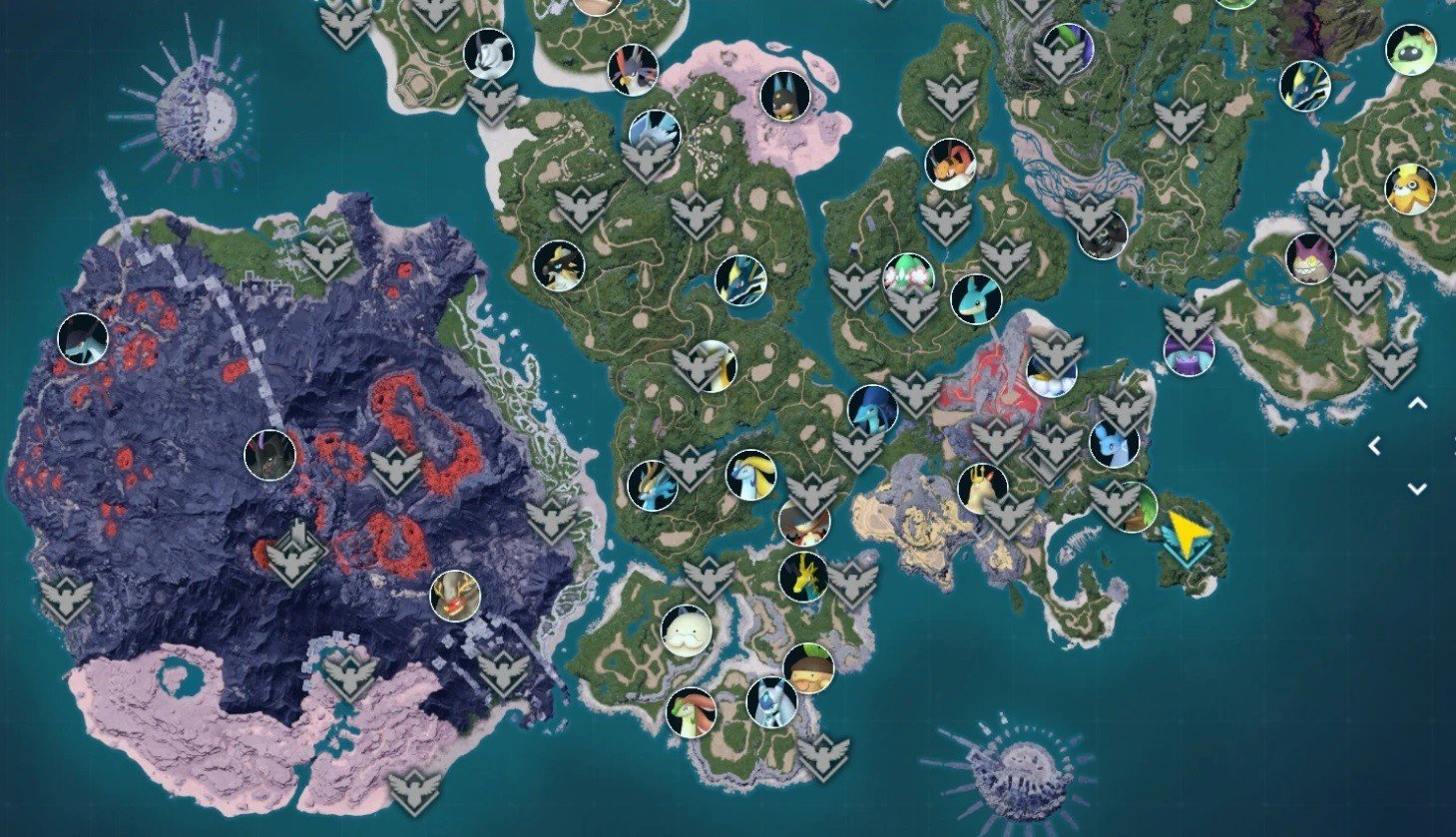The width and height of the screenshot is (1456, 837).
Task: Click the icy blue Pal marker on the volcanic island
Action: [82, 340]
